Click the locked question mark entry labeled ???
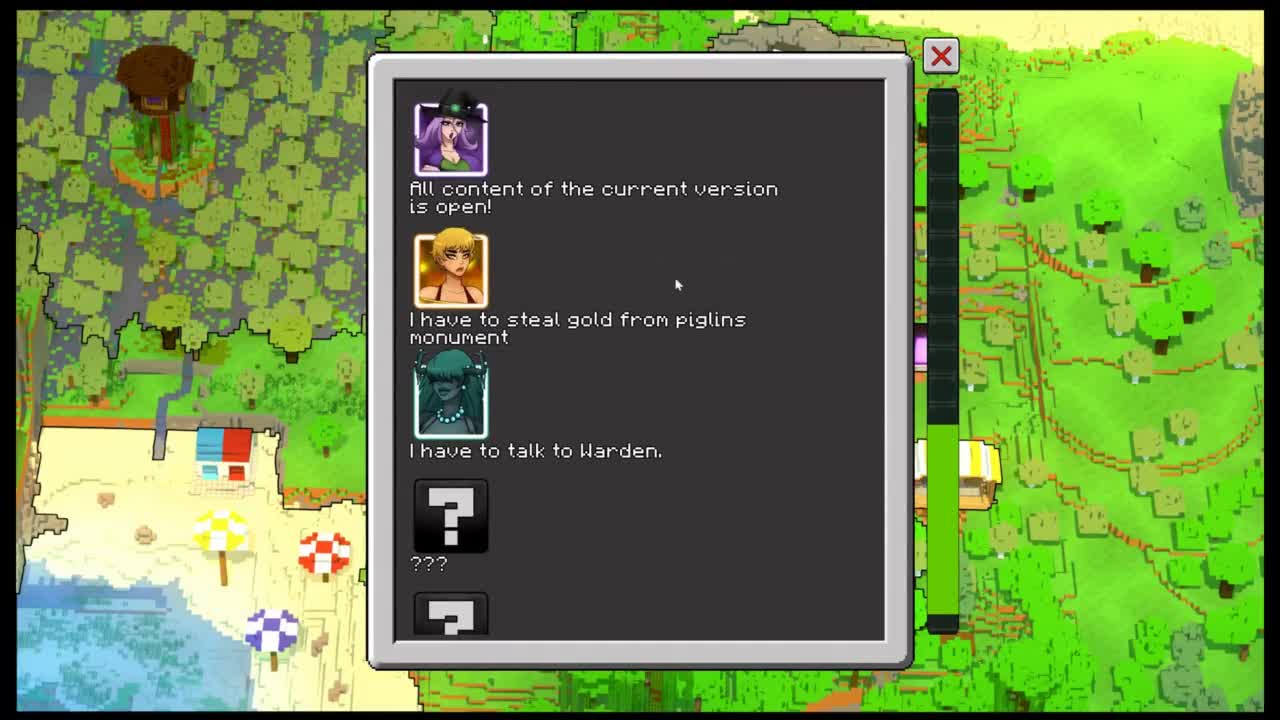1280x720 pixels. [x=451, y=516]
